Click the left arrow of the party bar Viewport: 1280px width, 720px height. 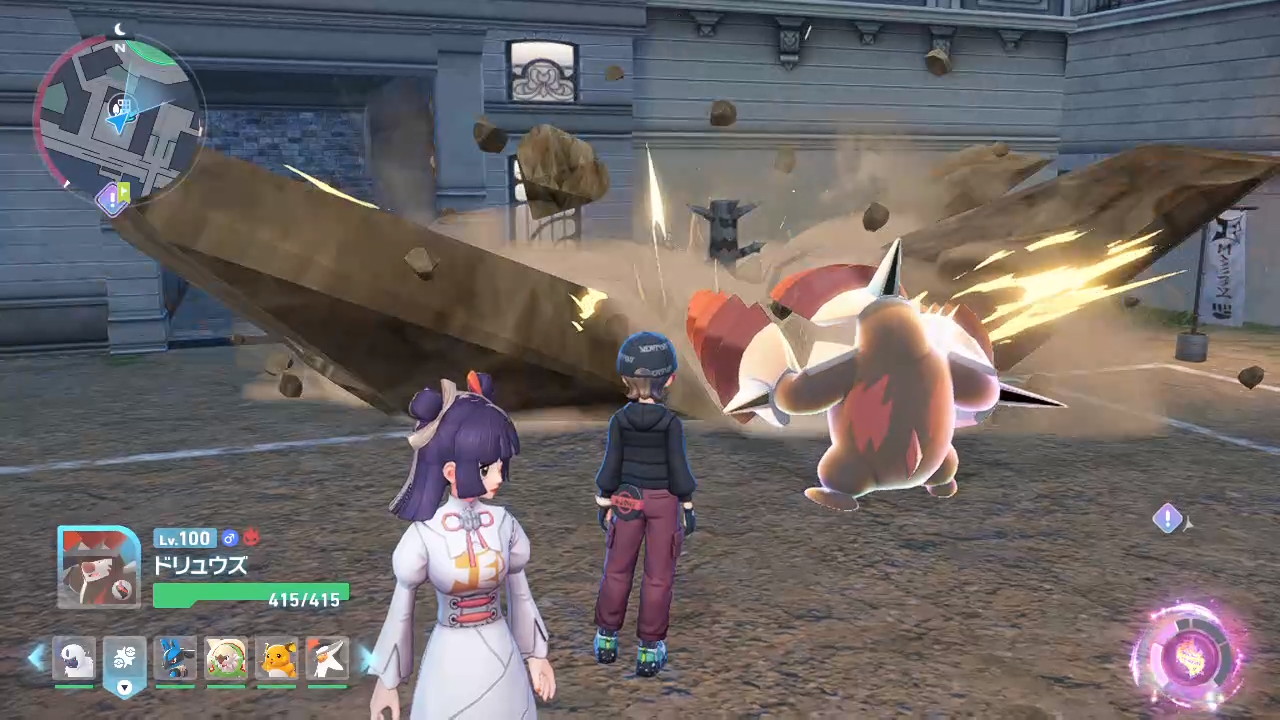[36, 657]
